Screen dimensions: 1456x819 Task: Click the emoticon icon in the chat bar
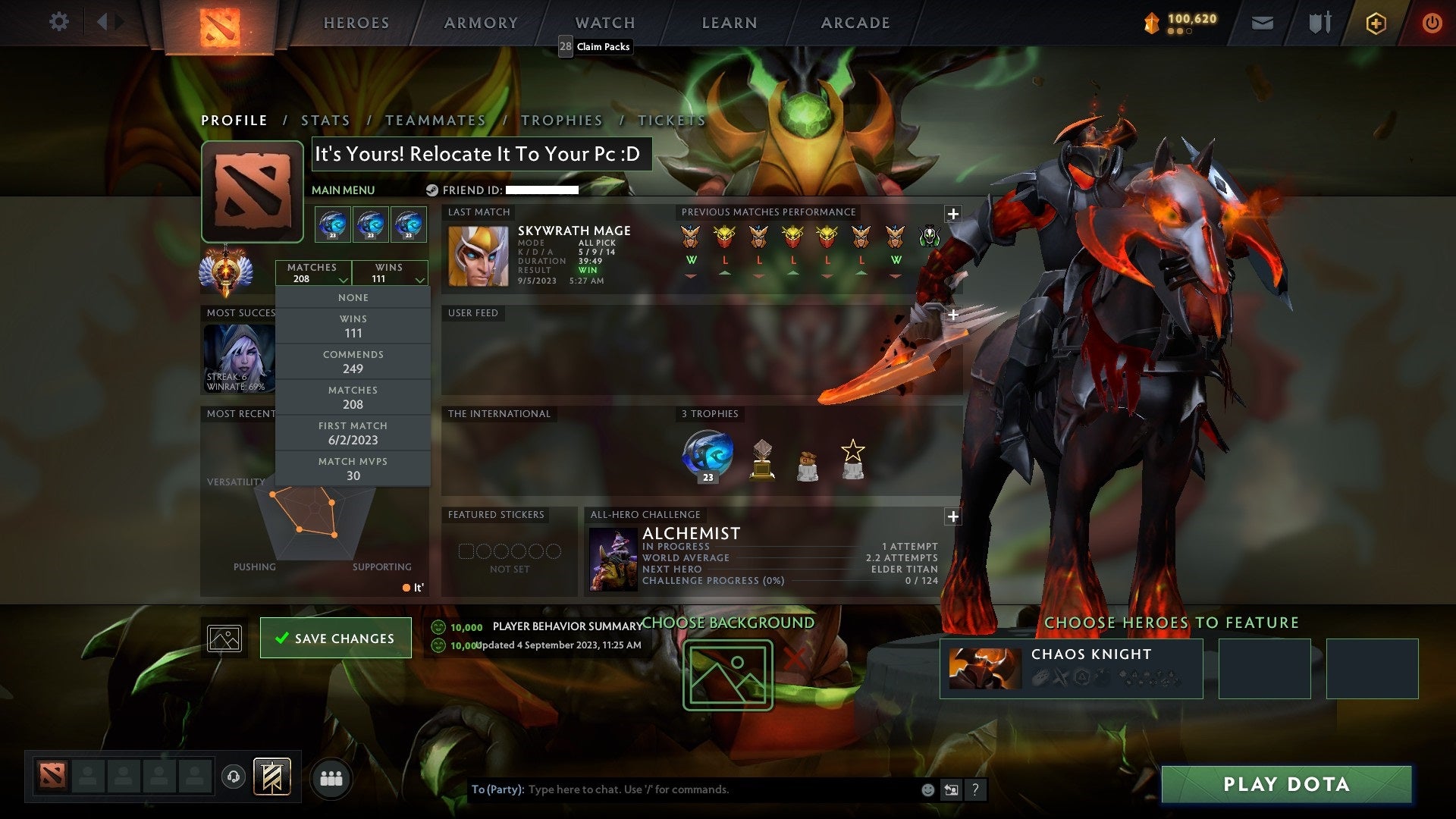click(x=927, y=789)
